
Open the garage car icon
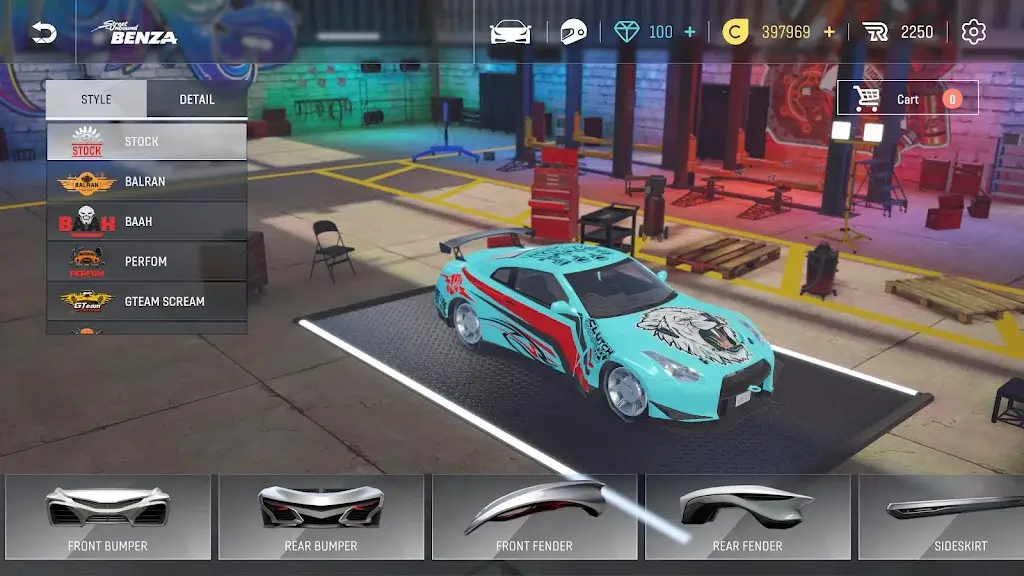click(510, 32)
